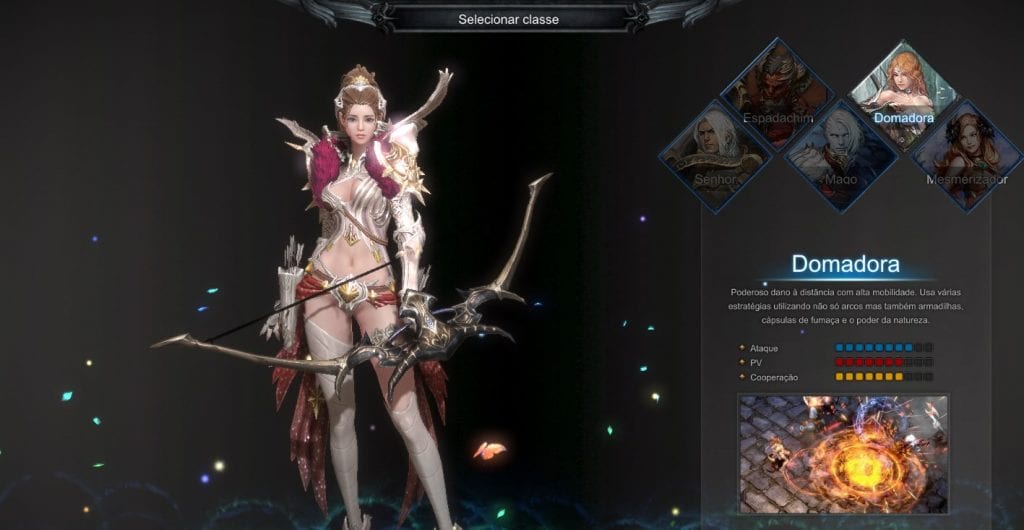Select the Mago class portrait
1024x530 pixels.
[x=840, y=155]
